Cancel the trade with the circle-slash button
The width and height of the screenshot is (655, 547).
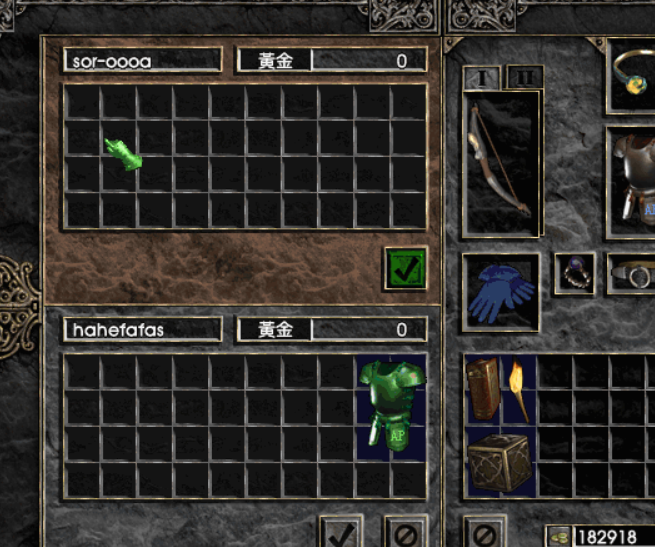coord(406,530)
